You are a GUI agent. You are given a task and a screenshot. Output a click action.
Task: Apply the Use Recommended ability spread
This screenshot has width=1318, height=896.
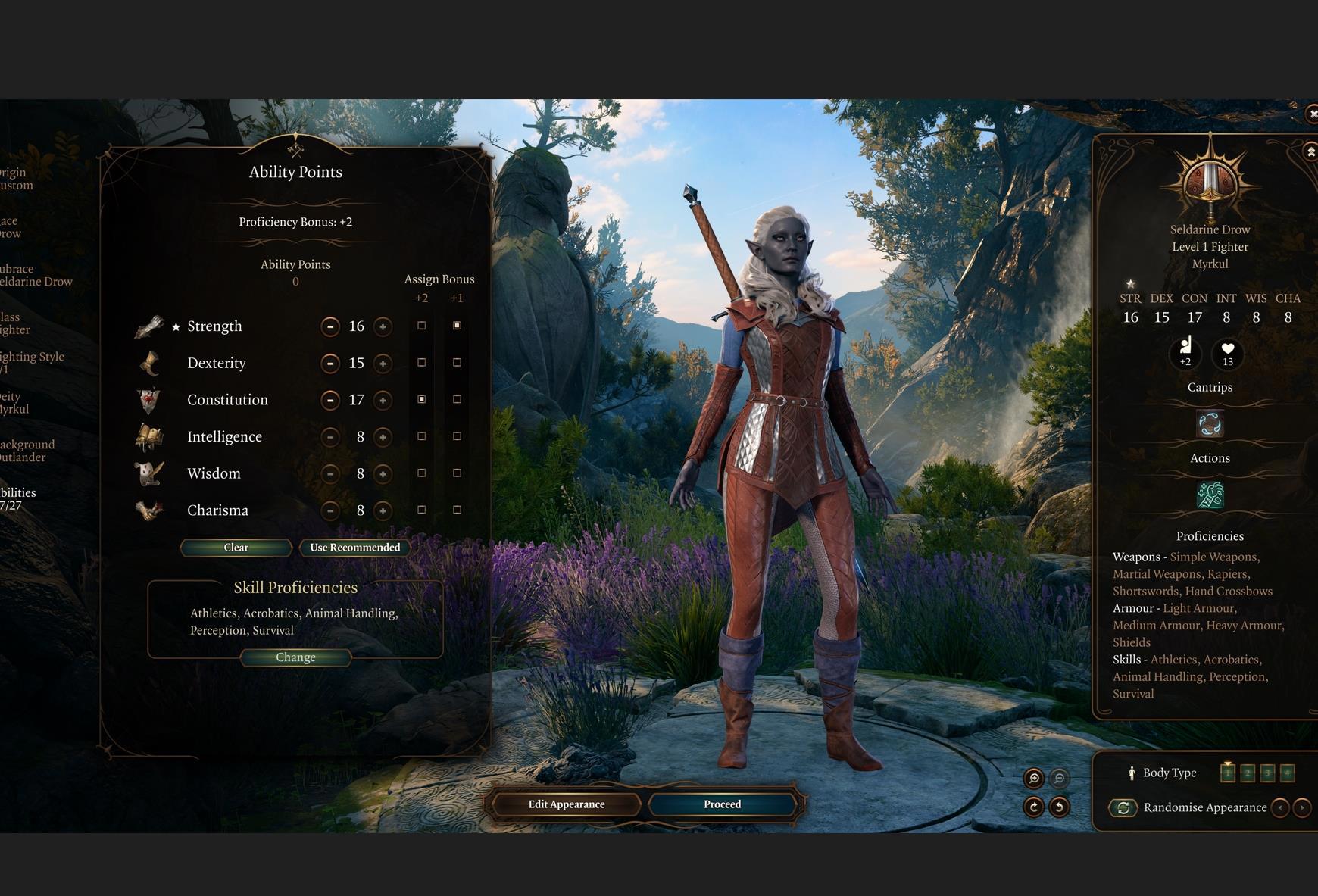tap(354, 548)
